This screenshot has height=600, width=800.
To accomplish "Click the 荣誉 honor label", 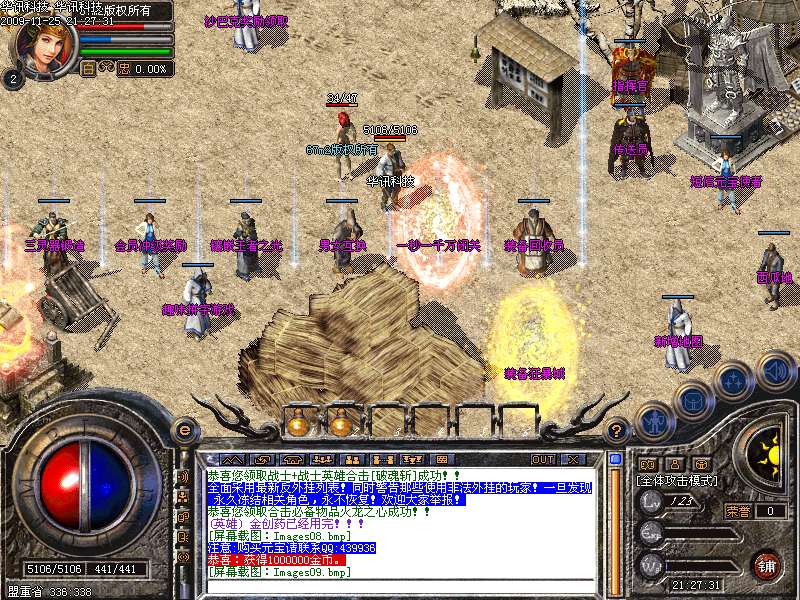I will point(737,511).
